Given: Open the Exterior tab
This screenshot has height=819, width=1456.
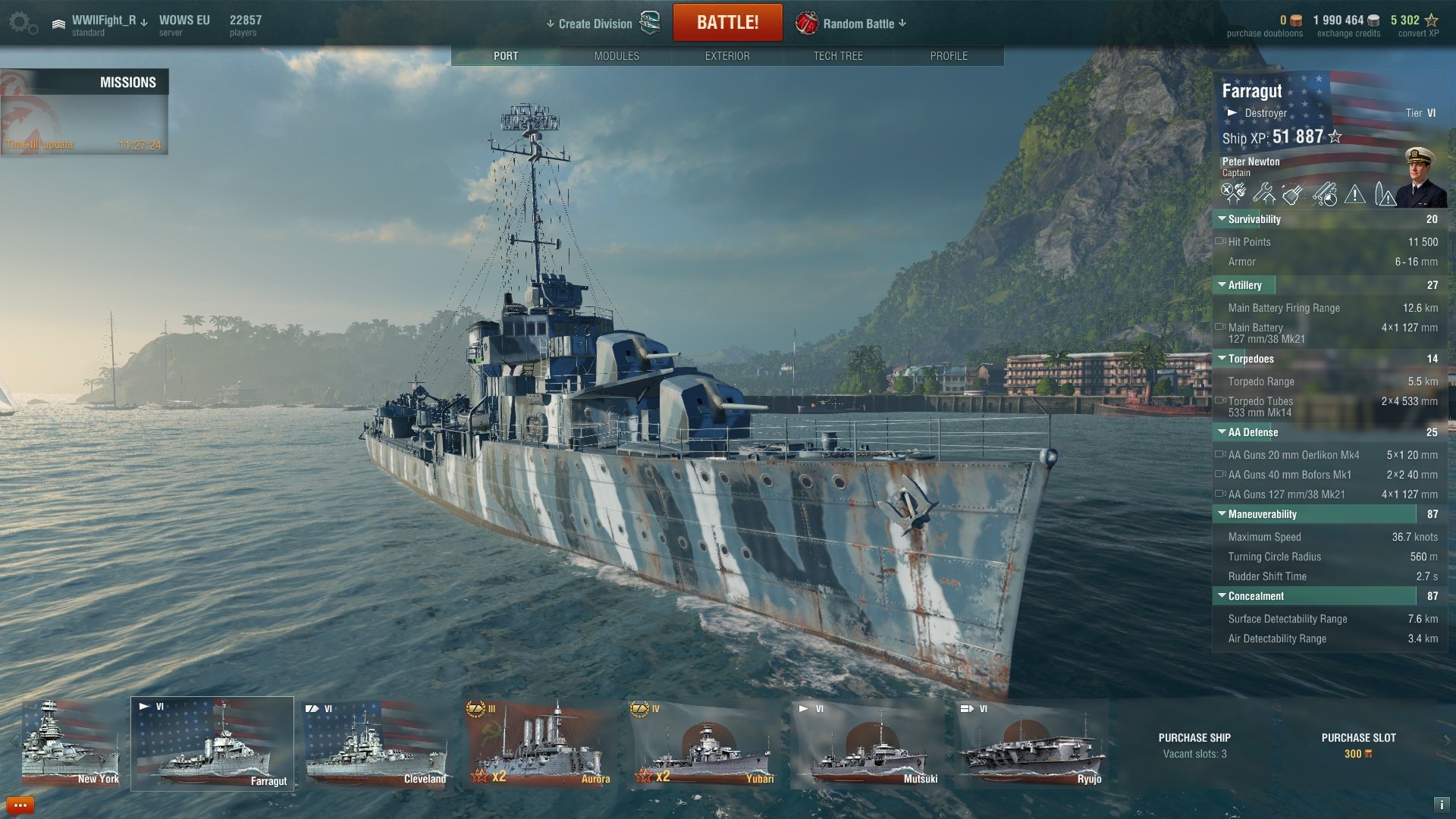Looking at the screenshot, I should 727,56.
